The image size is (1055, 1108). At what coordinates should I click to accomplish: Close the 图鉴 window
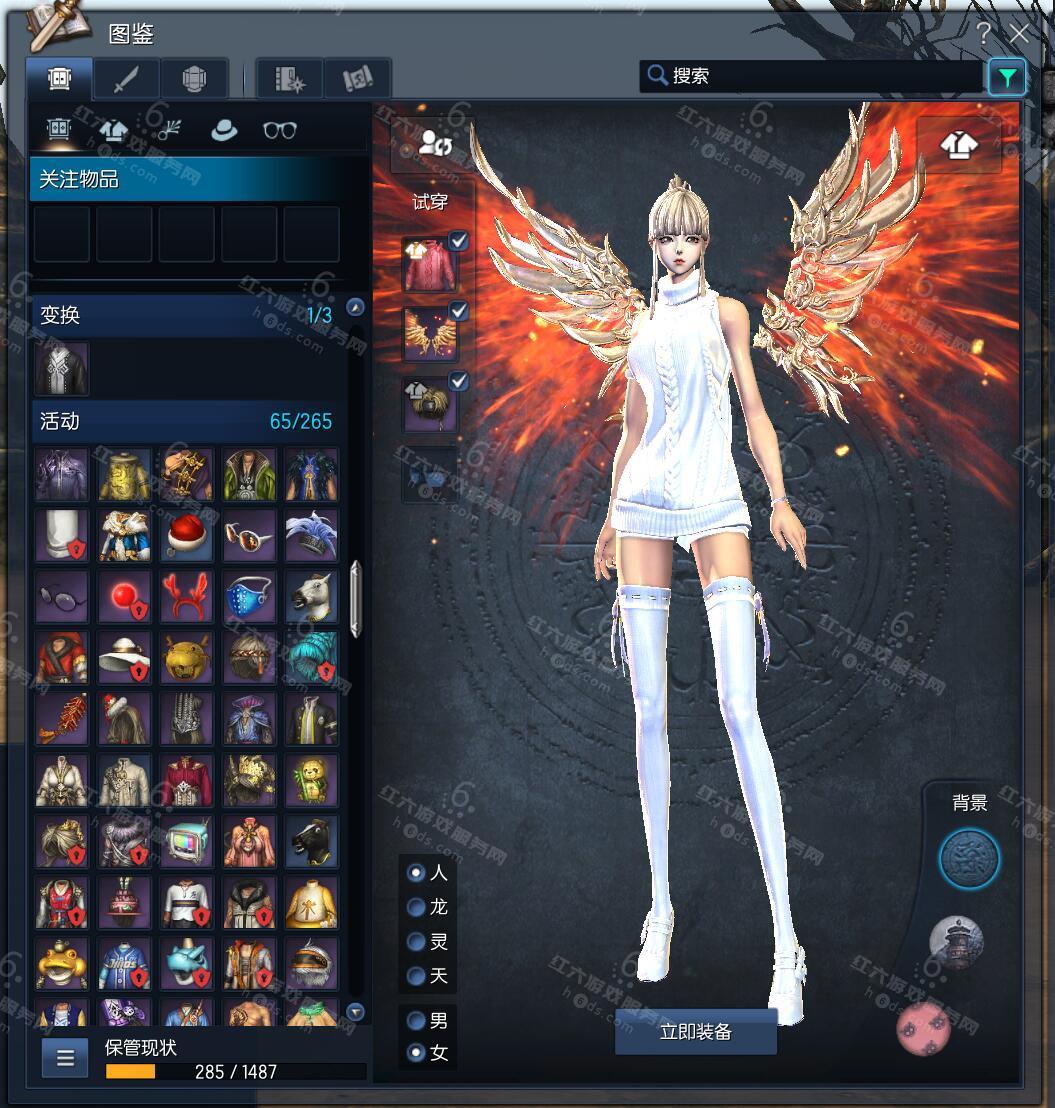tap(1018, 34)
